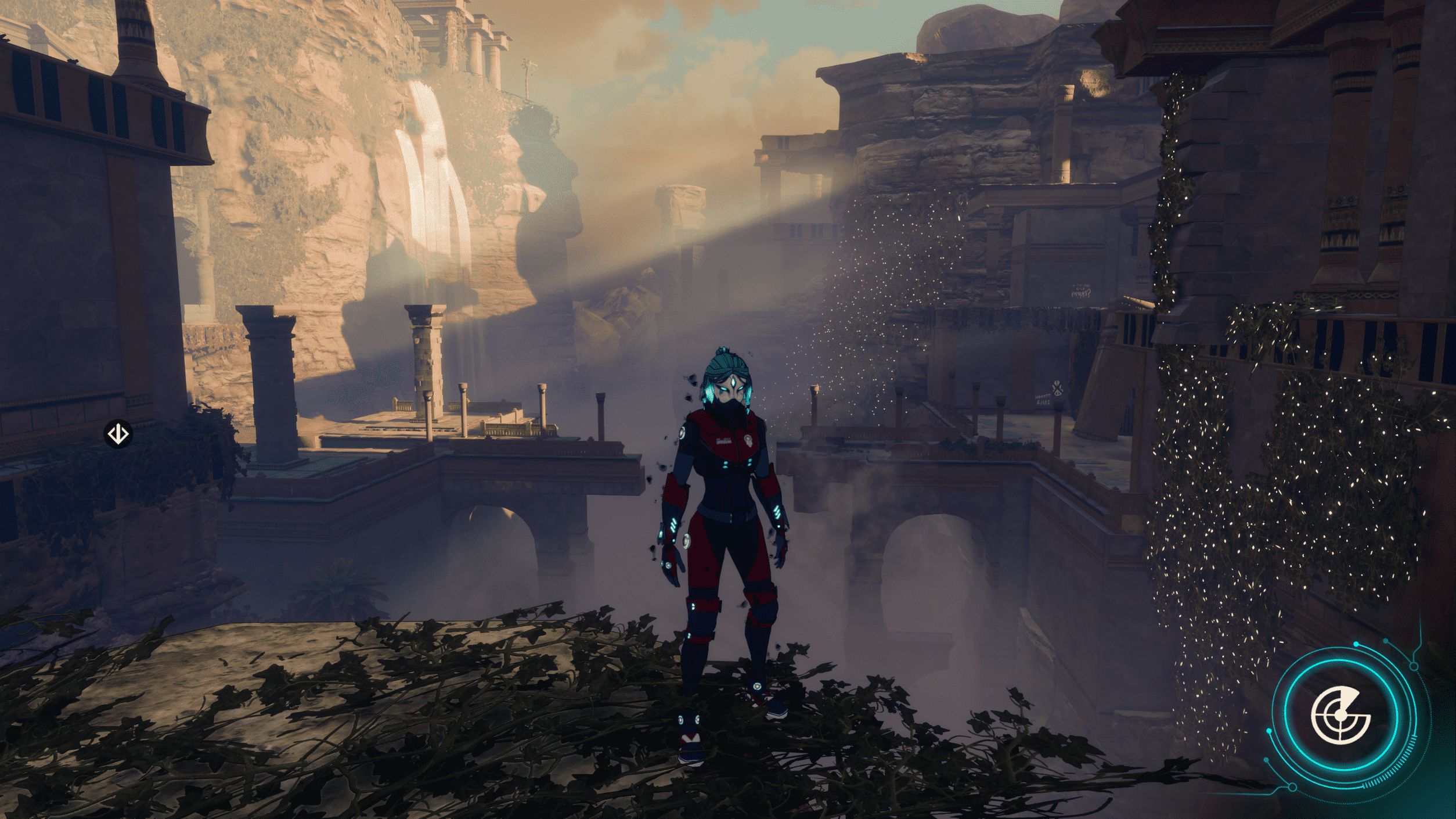Image resolution: width=1456 pixels, height=819 pixels.
Task: Click the diamond waypoint marker icon
Action: 118,433
